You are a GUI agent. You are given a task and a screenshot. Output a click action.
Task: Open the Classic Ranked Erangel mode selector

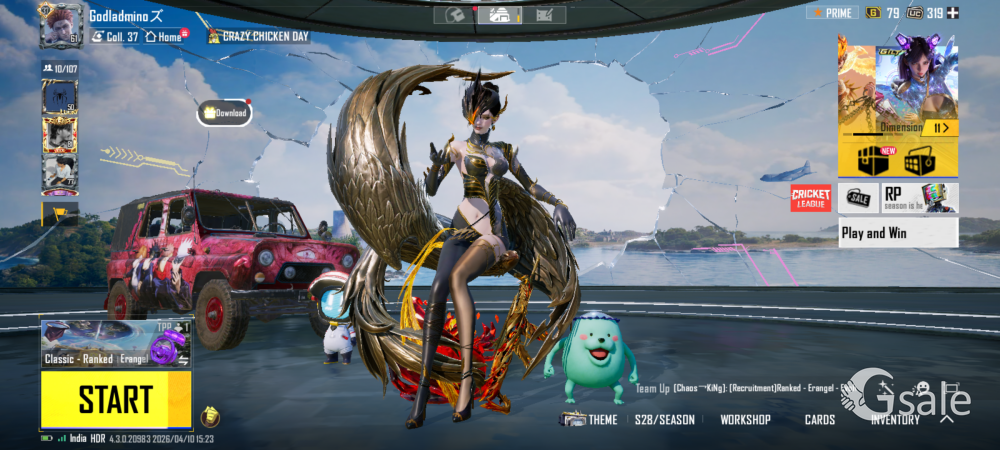[100, 343]
